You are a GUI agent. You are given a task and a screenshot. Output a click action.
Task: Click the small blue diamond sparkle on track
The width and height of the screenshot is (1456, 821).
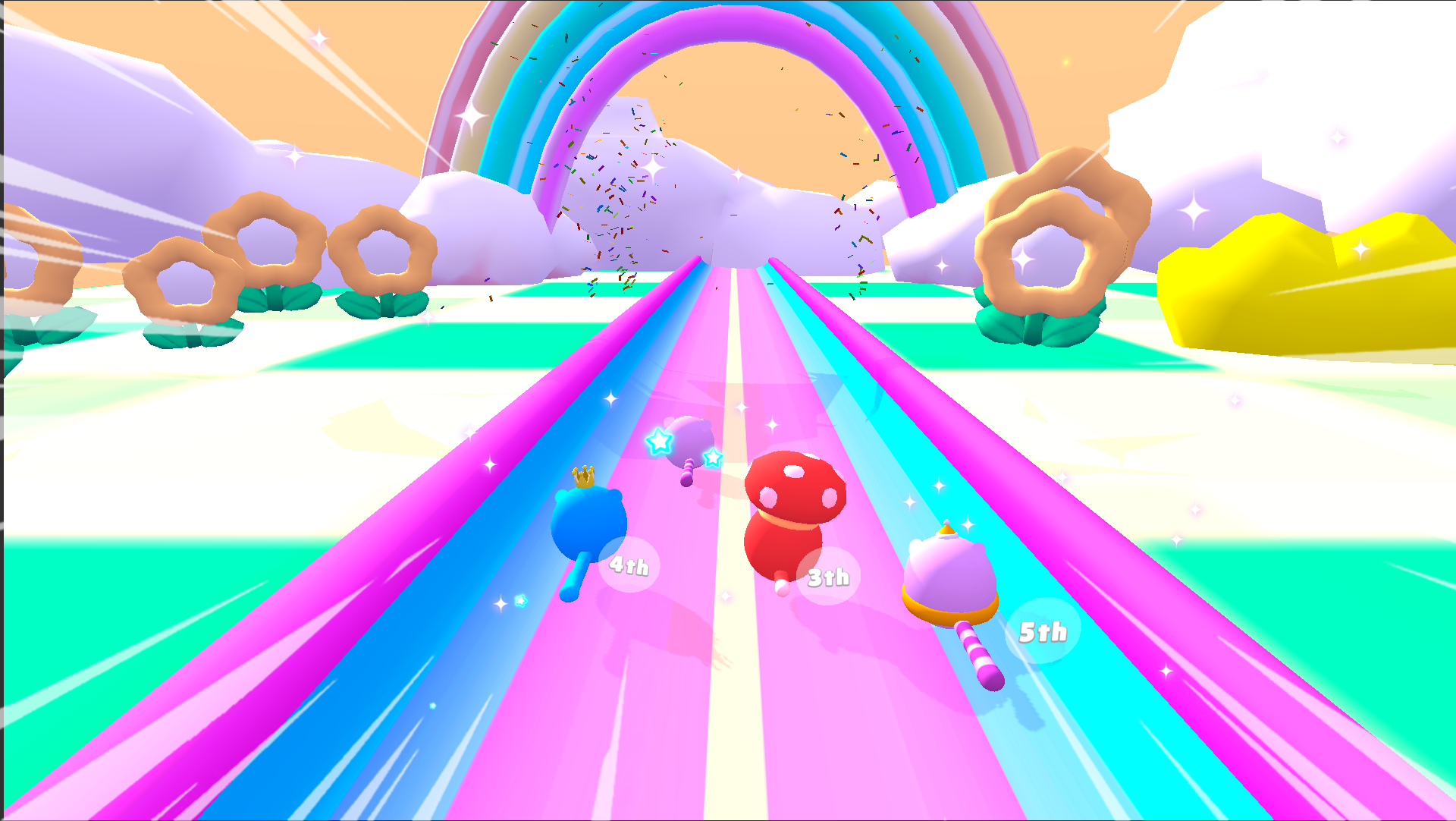[x=519, y=602]
